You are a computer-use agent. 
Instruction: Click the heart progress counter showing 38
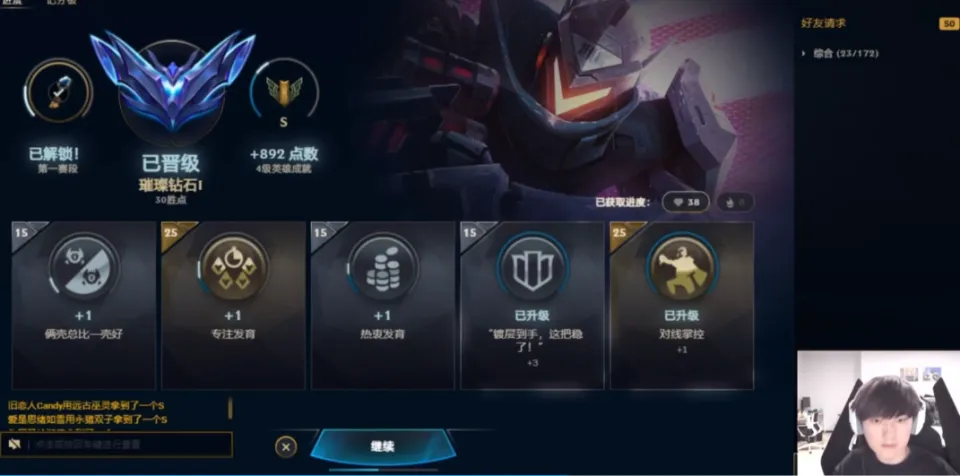(x=685, y=202)
